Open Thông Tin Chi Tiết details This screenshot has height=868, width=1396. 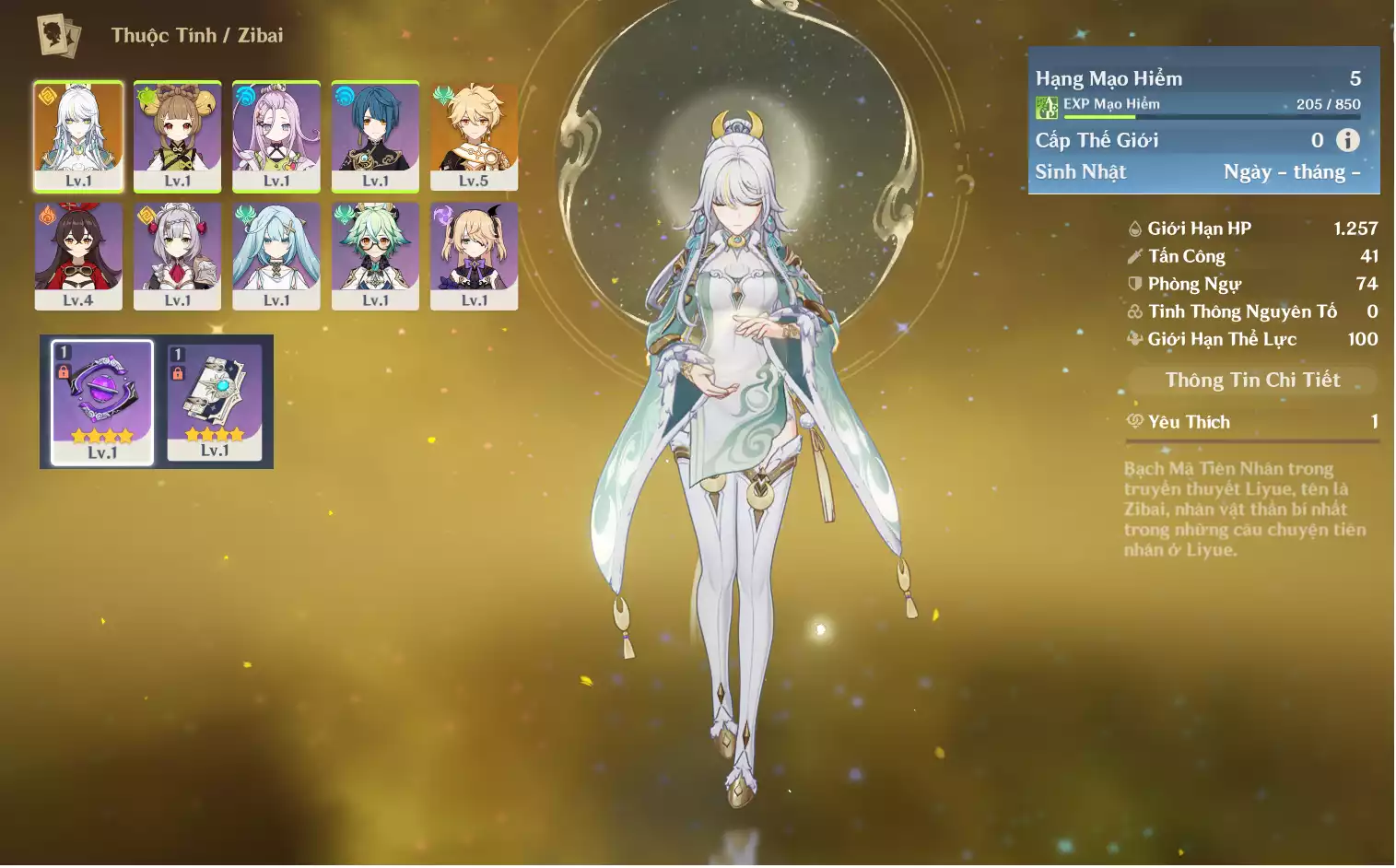coord(1252,380)
